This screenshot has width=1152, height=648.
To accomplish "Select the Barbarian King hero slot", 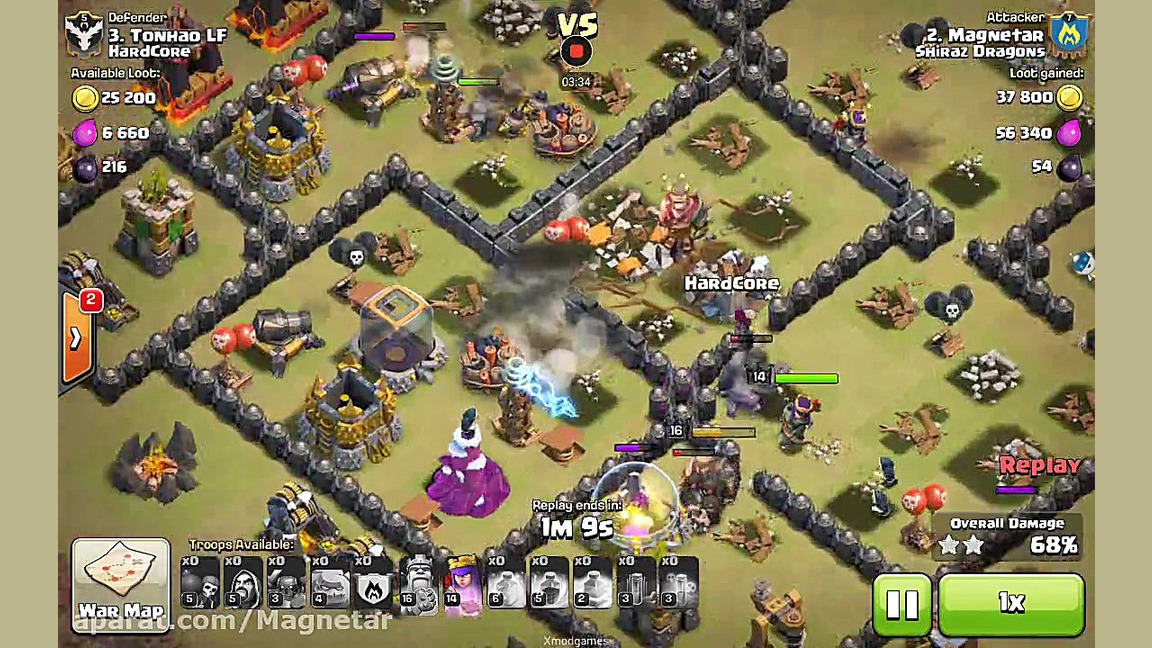I will (419, 583).
